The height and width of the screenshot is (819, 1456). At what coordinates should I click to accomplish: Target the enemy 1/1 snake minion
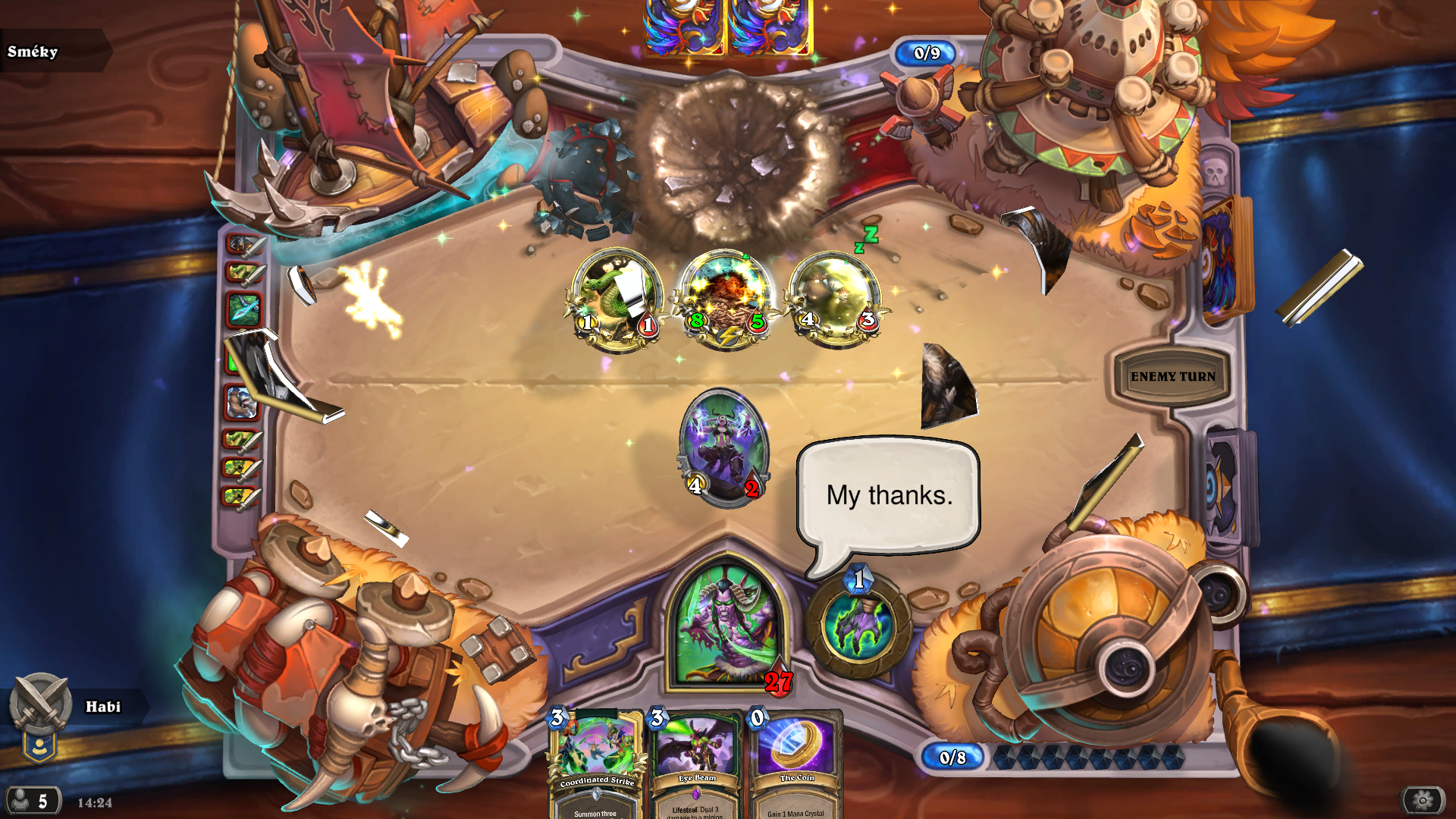click(617, 299)
